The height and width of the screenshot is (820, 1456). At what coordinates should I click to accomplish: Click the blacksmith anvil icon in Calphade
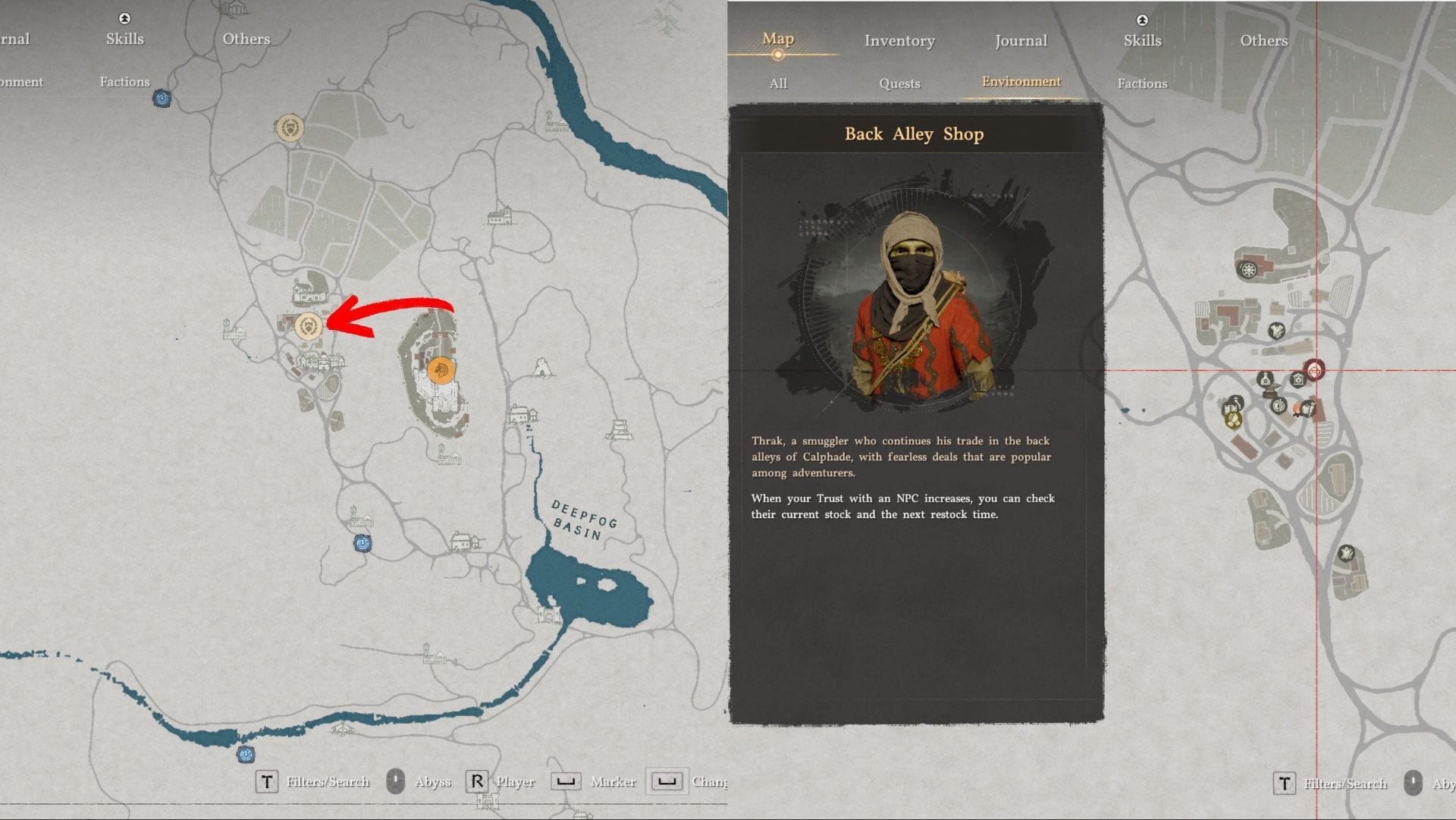pos(1272,388)
